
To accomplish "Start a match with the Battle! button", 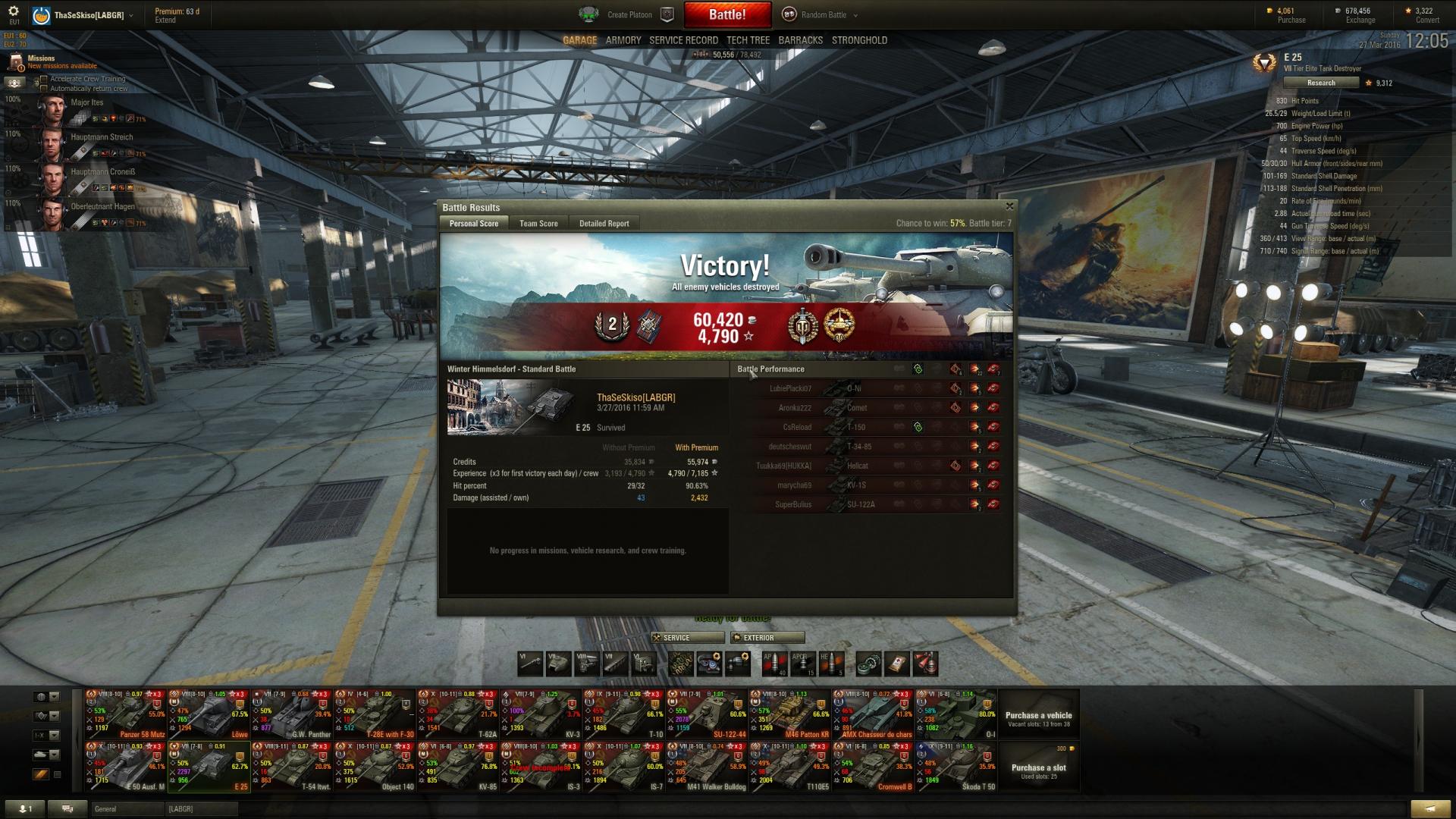I will (x=726, y=14).
